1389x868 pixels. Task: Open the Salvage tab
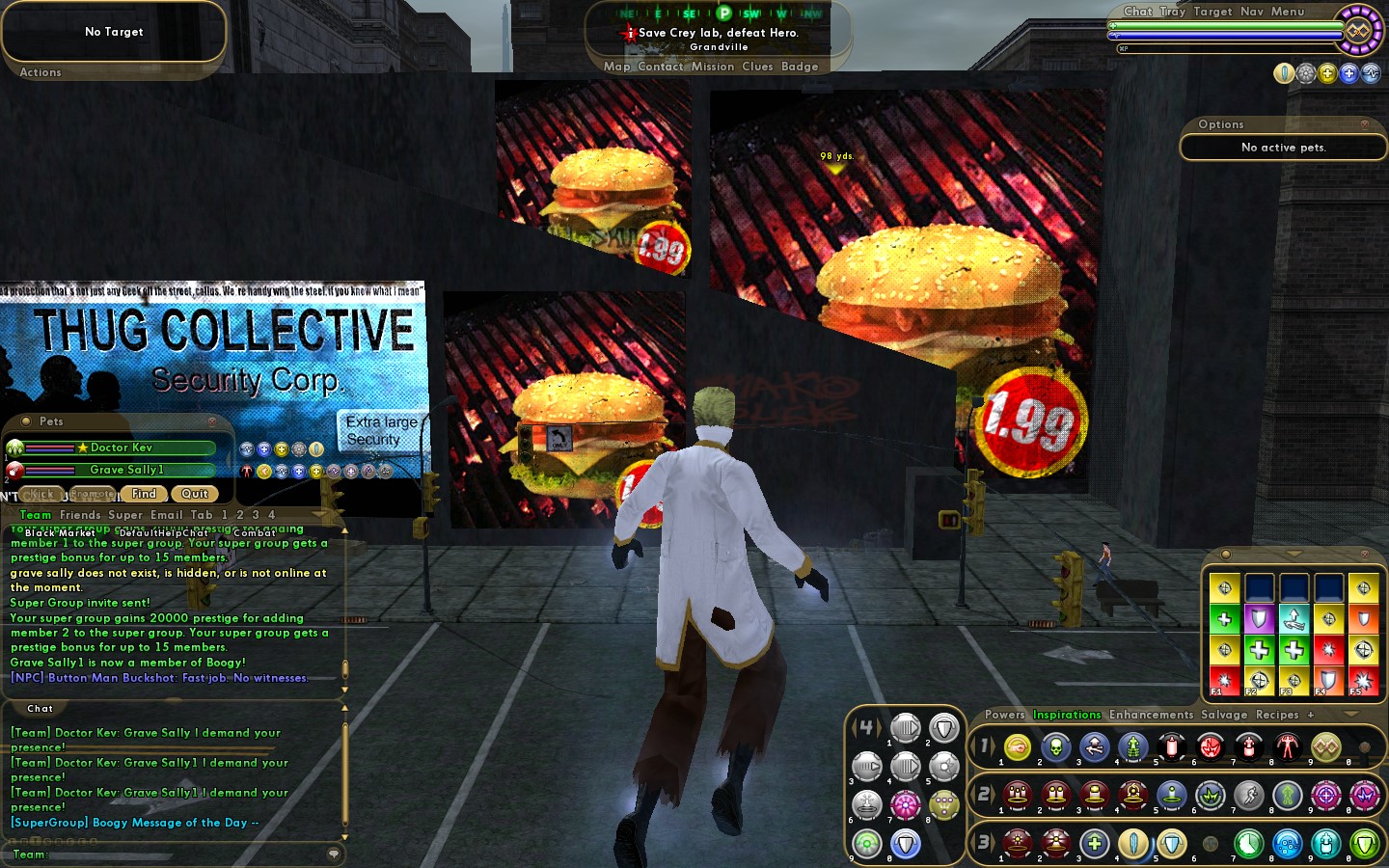click(x=1224, y=715)
